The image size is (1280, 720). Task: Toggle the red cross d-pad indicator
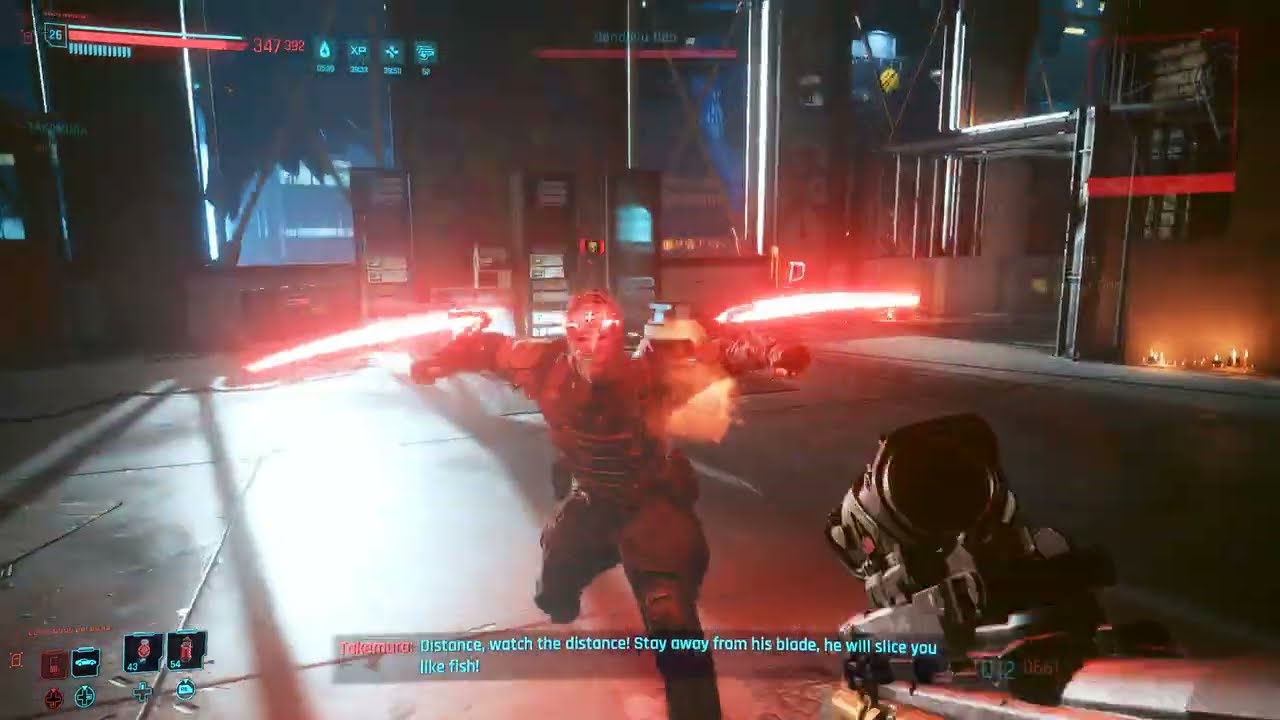point(54,697)
